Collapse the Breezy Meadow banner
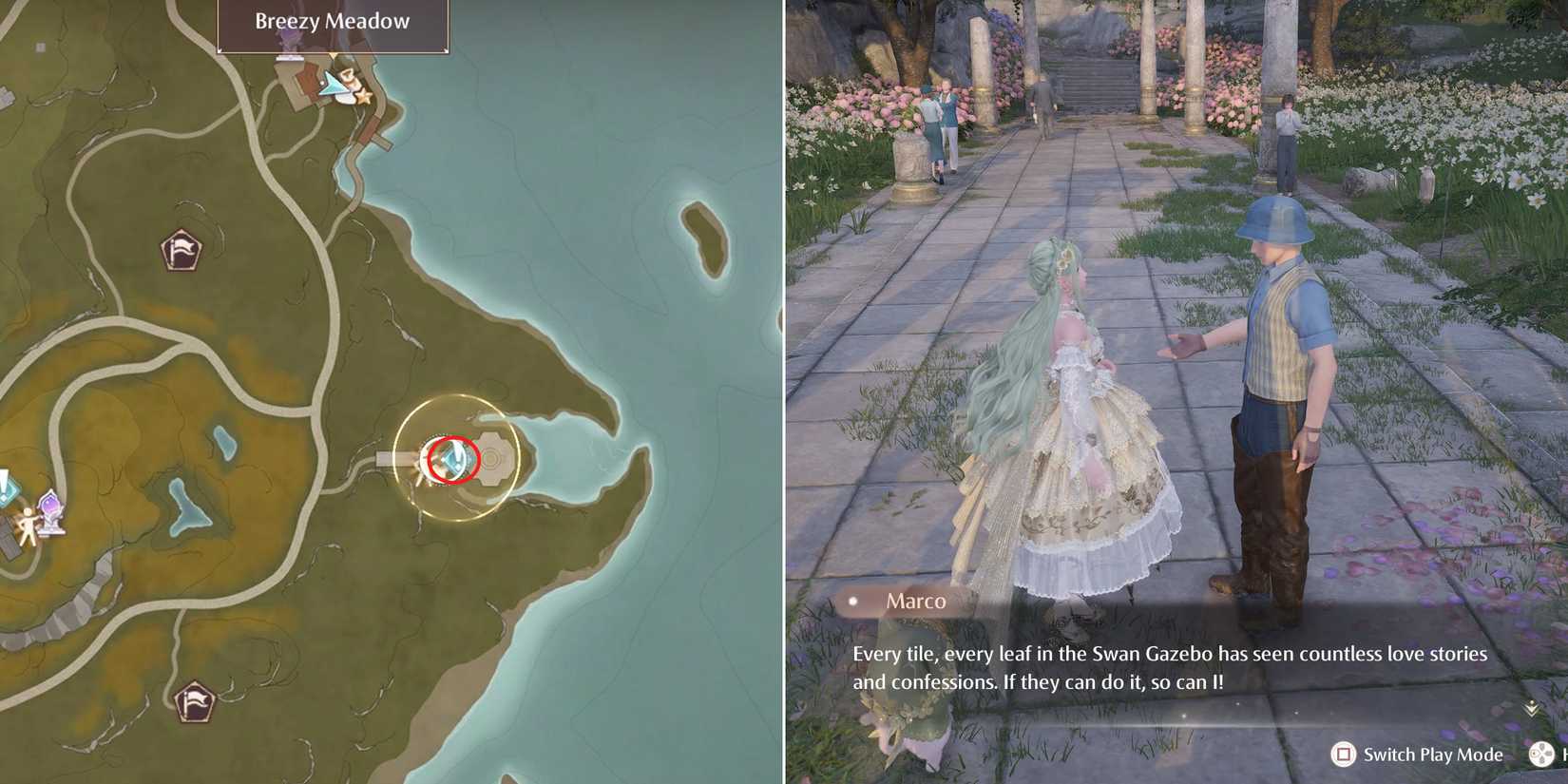The height and width of the screenshot is (784, 1568). tap(331, 21)
